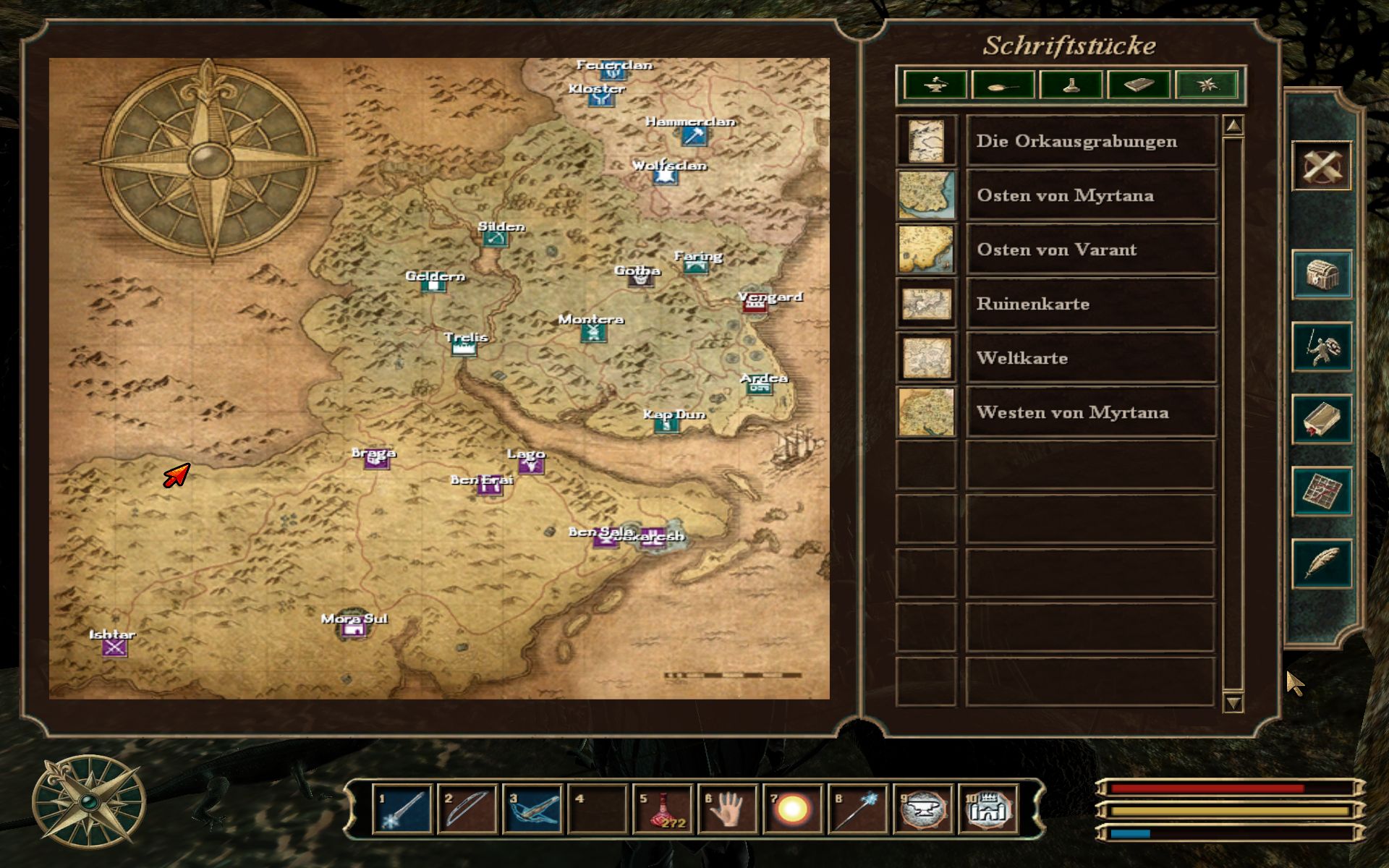1389x868 pixels.
Task: Close the menu with the X button
Action: click(1321, 167)
